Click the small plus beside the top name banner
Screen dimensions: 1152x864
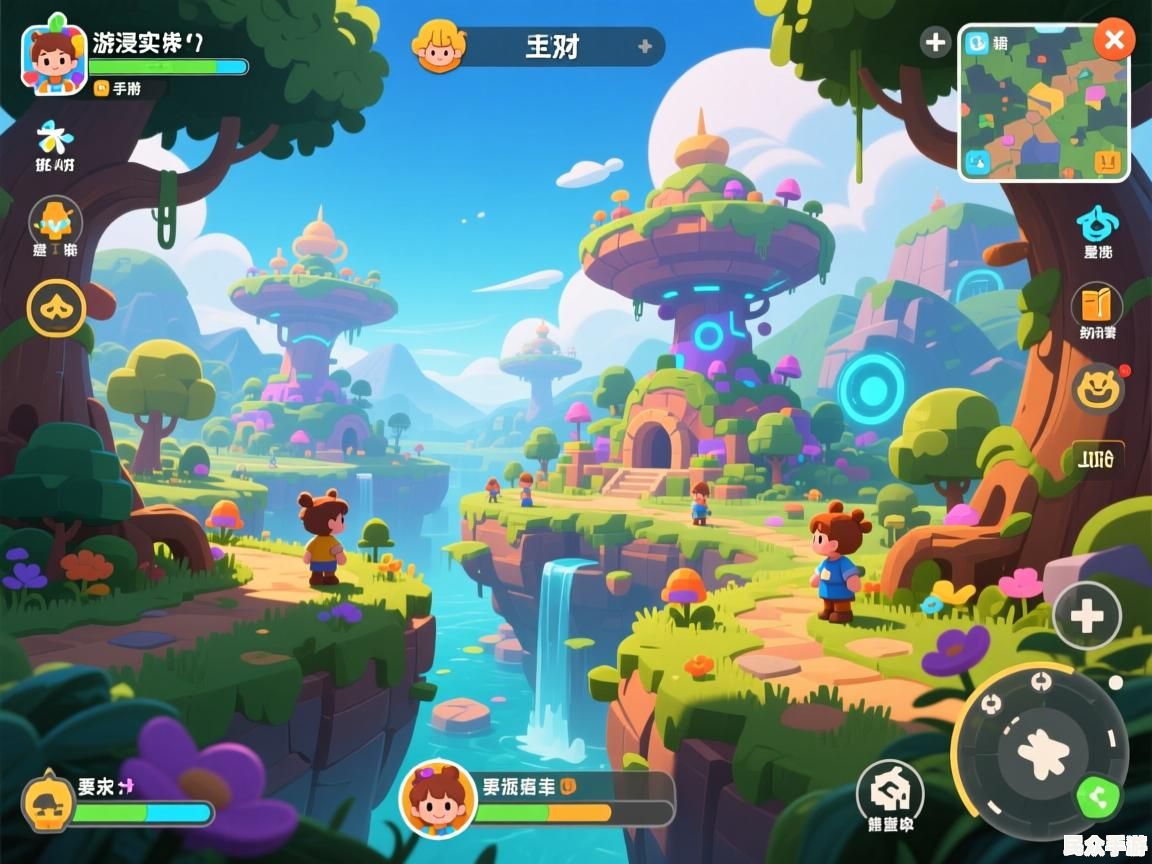tap(645, 46)
